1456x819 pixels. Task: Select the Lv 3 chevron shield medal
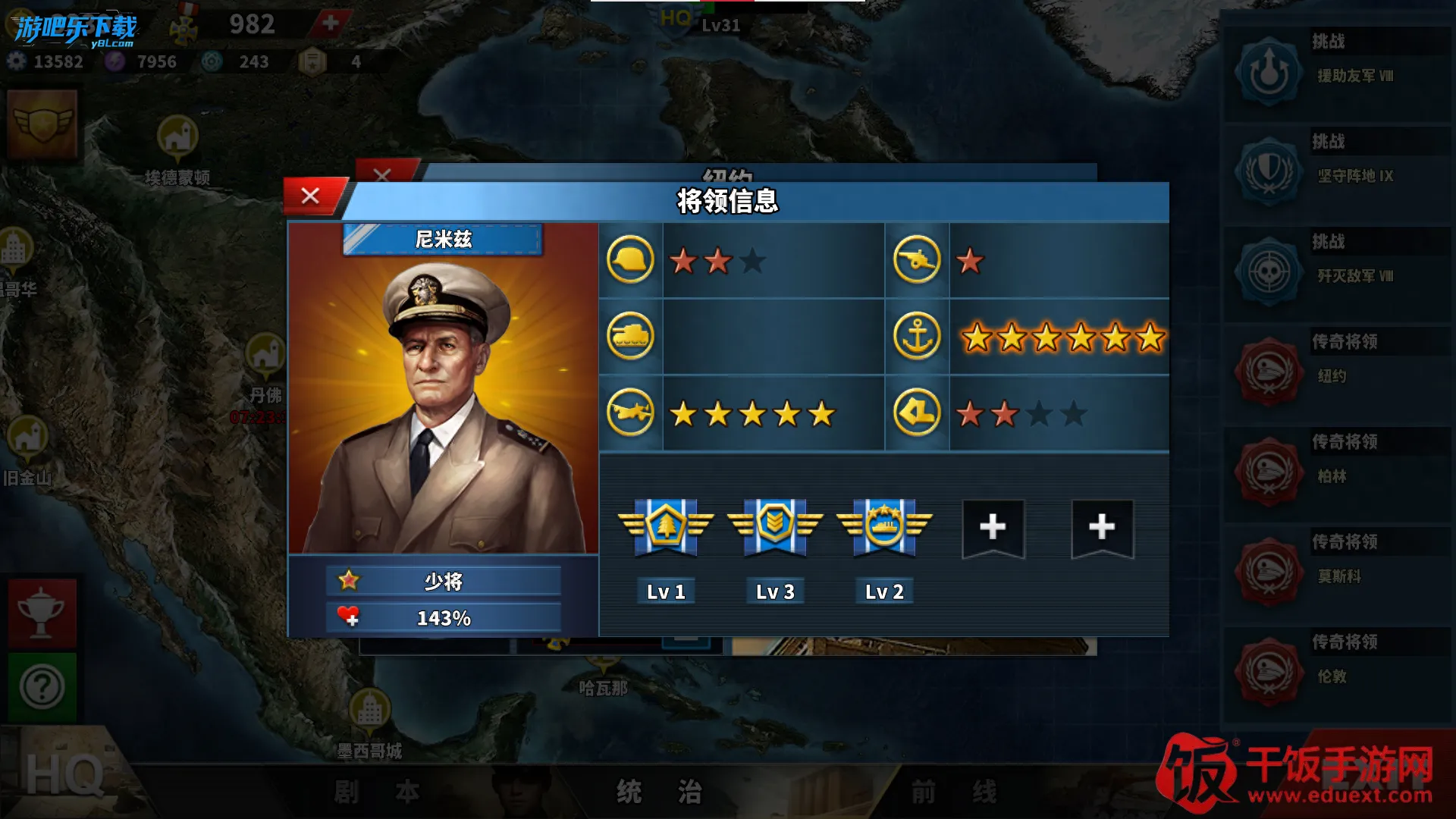775,526
